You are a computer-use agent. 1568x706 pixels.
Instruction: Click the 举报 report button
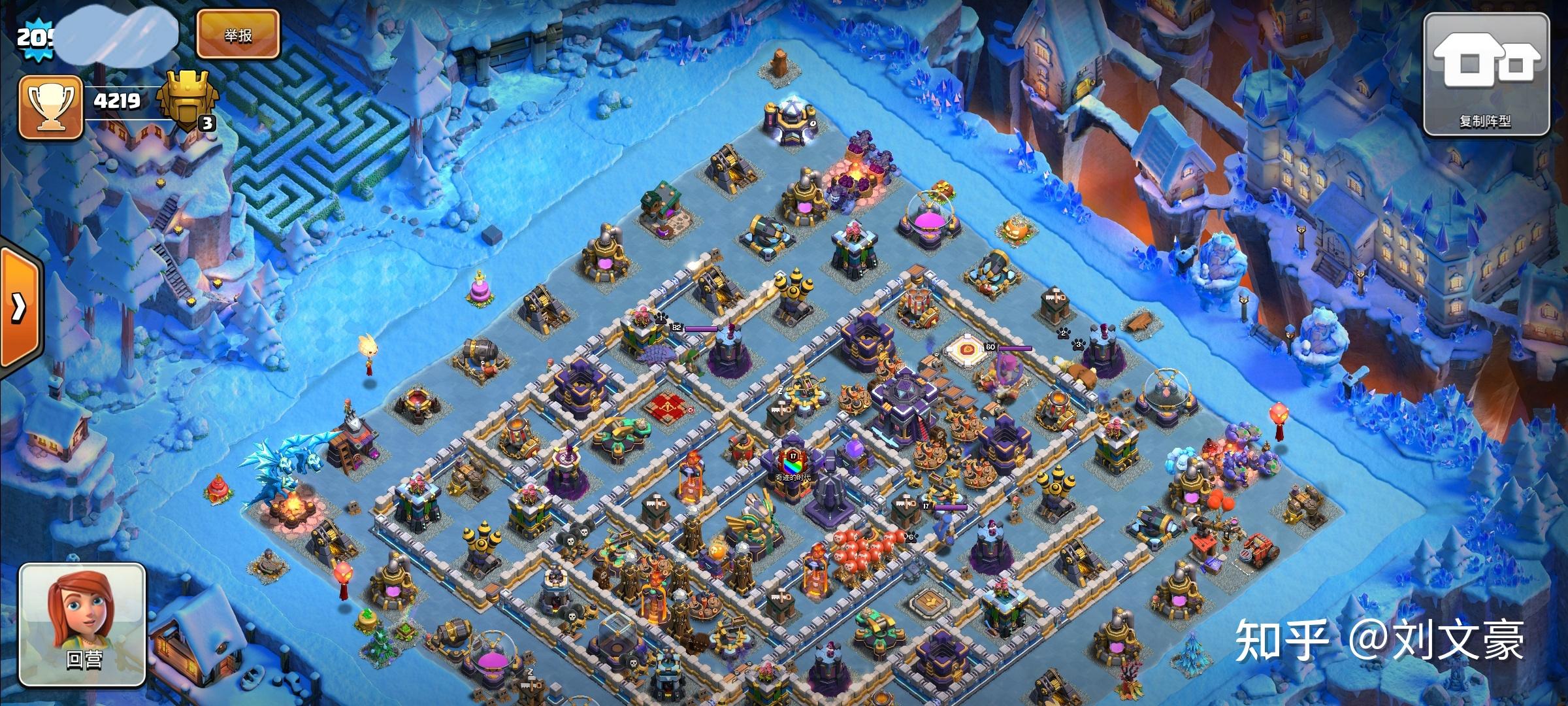pos(238,35)
